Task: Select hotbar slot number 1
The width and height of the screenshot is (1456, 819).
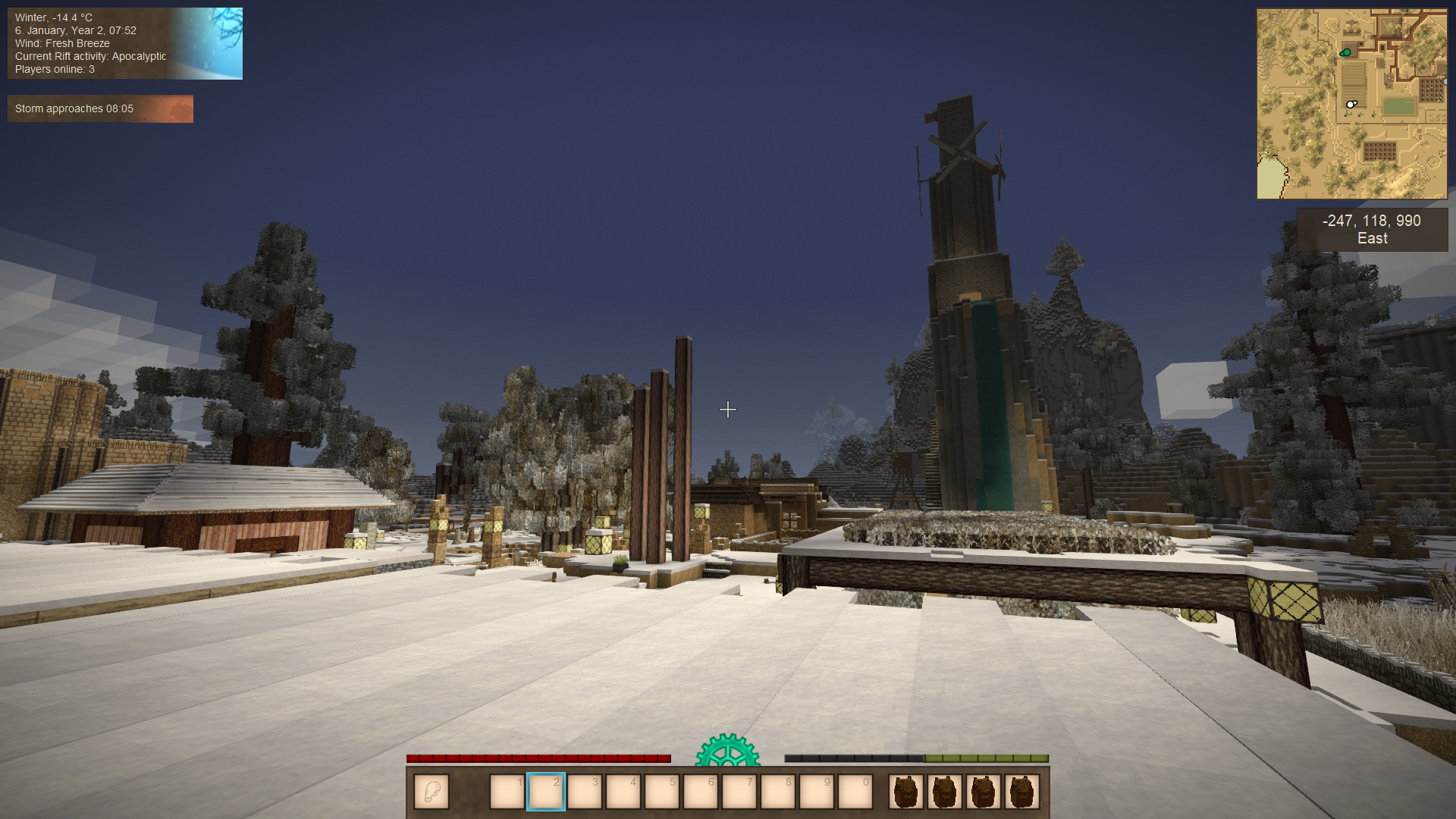Action: point(507,792)
